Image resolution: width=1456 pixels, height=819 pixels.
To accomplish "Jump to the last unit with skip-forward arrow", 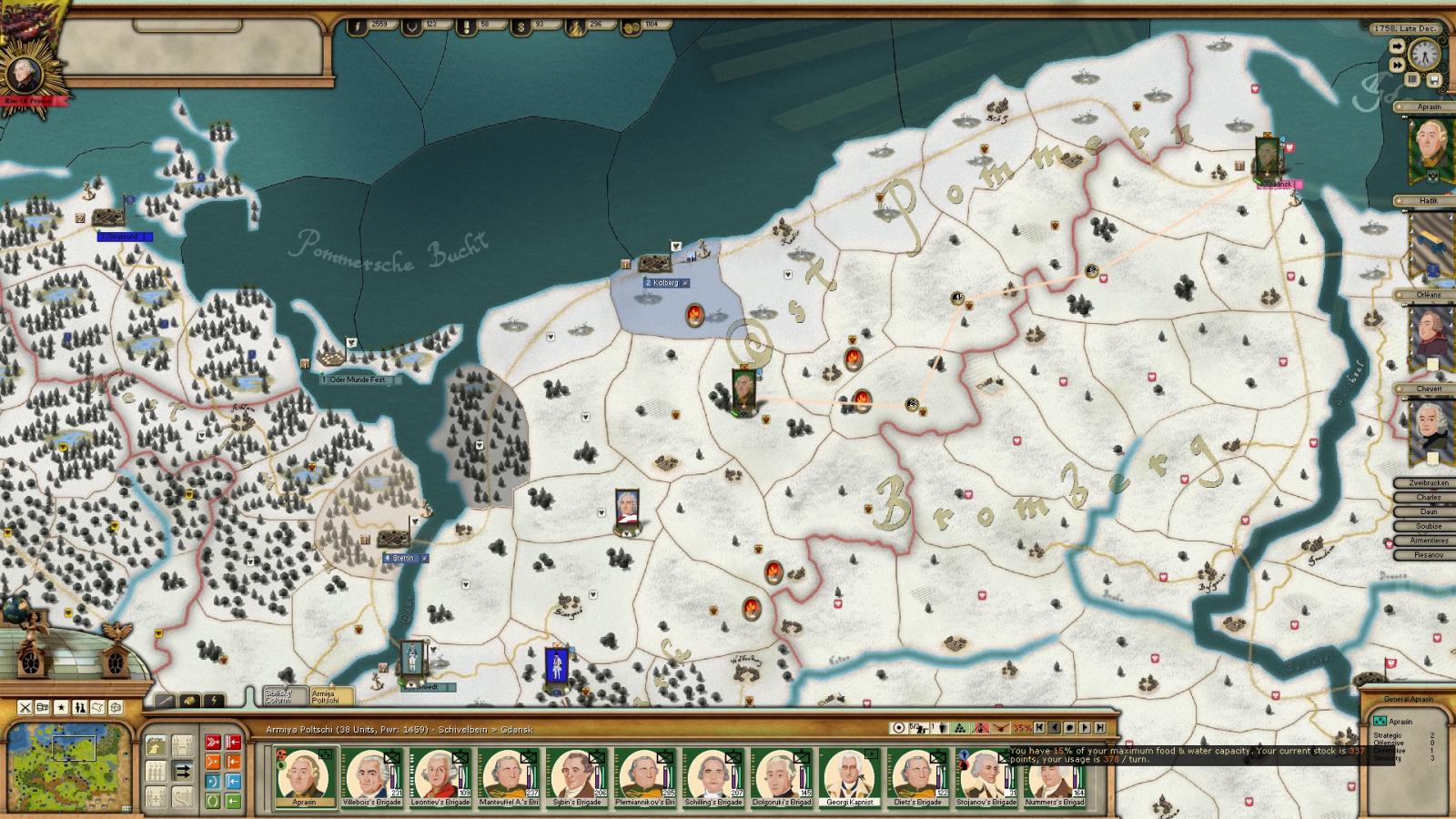I will [x=1101, y=728].
